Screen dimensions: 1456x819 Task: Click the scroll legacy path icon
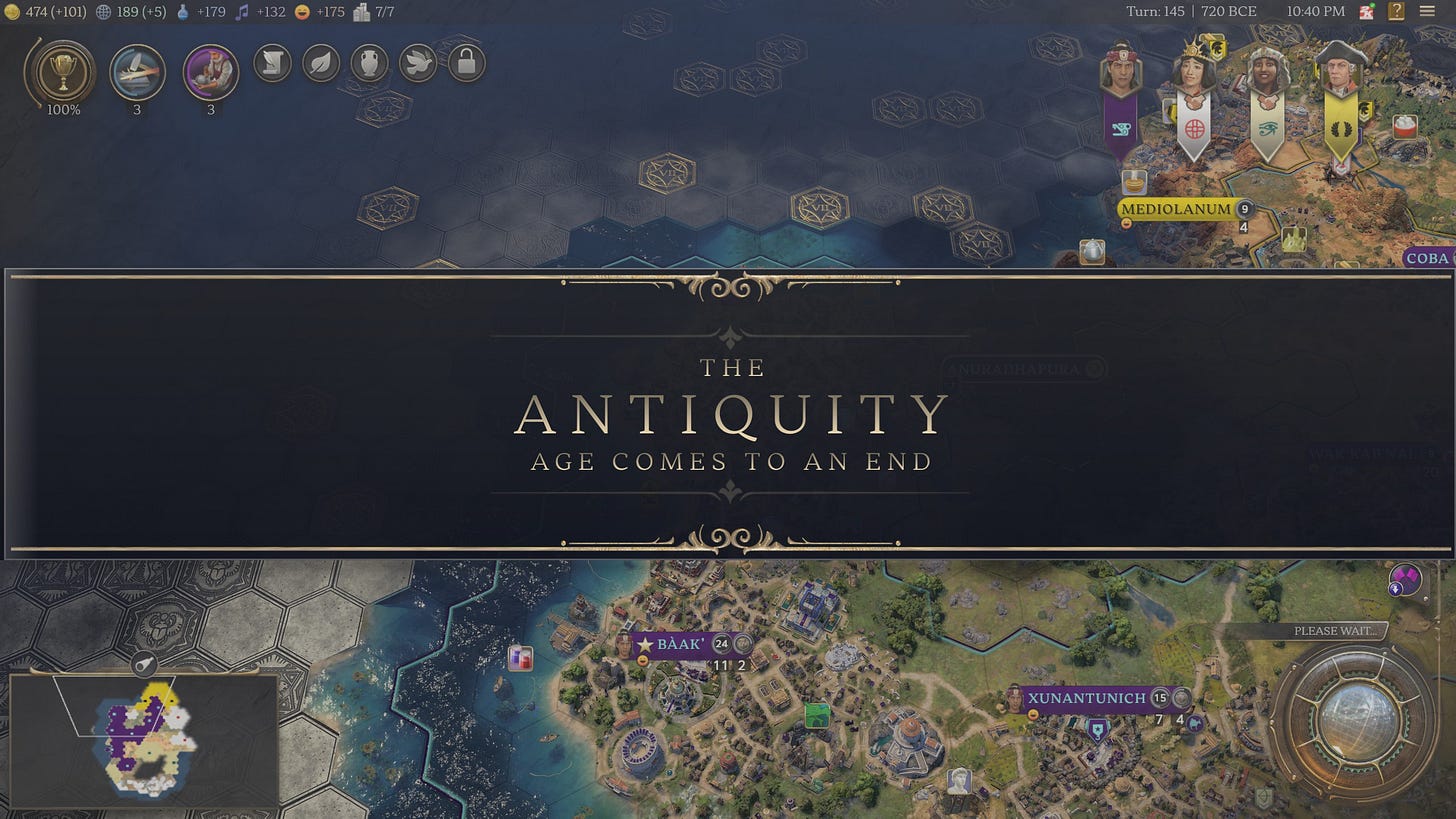(x=272, y=62)
